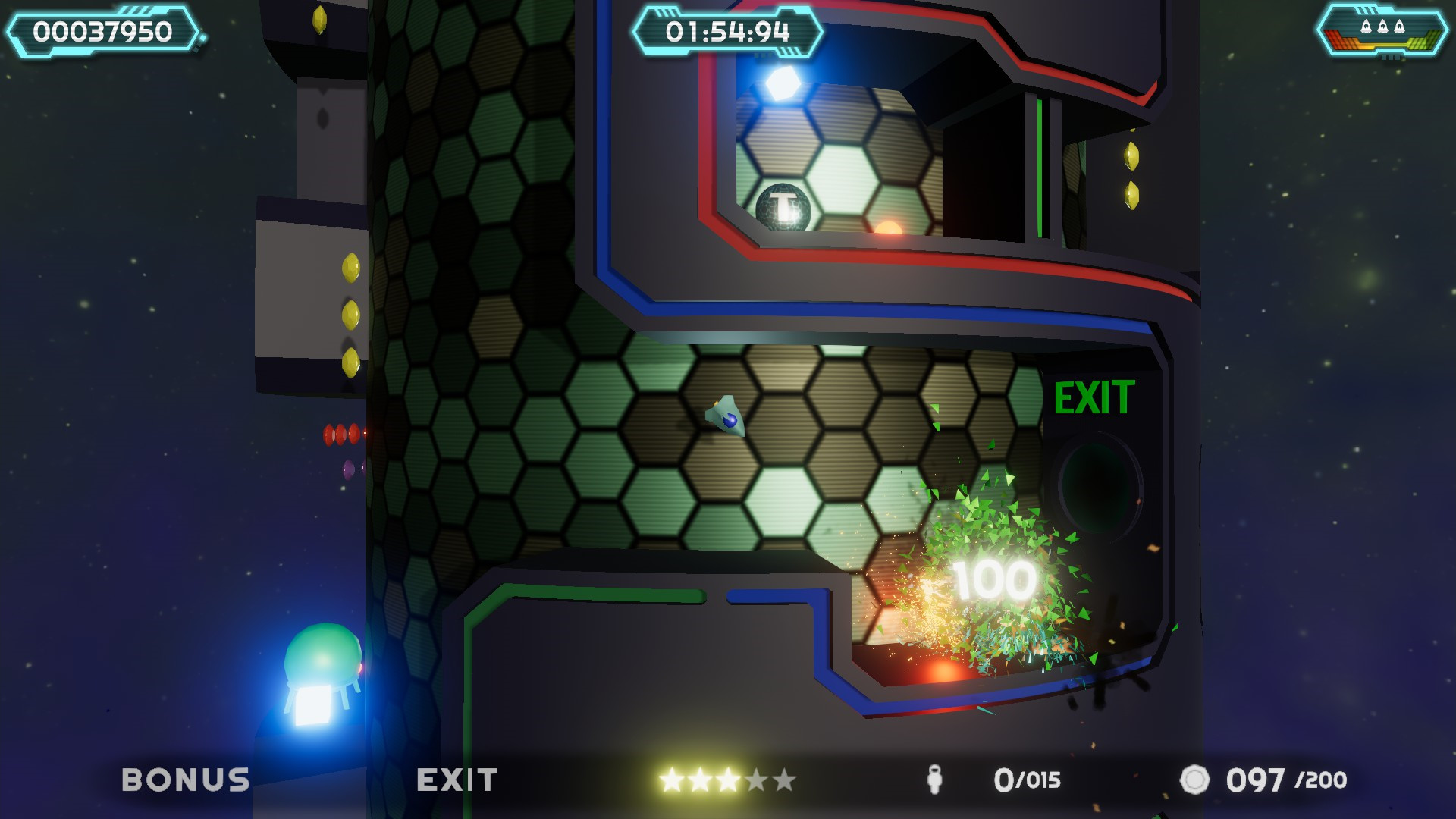
Task: Toggle the fourth empty star outline
Action: 755,780
